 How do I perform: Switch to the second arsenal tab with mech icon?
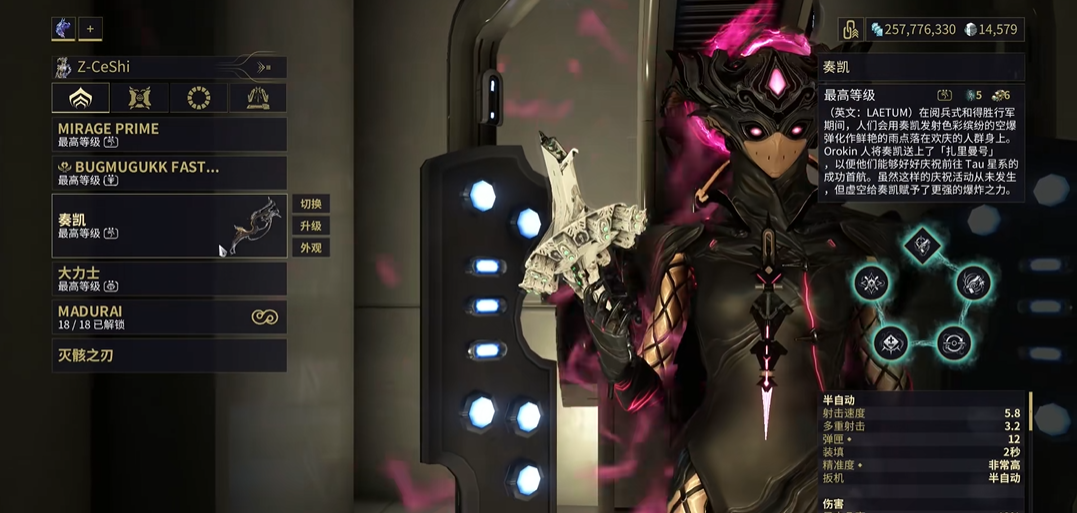click(x=140, y=98)
